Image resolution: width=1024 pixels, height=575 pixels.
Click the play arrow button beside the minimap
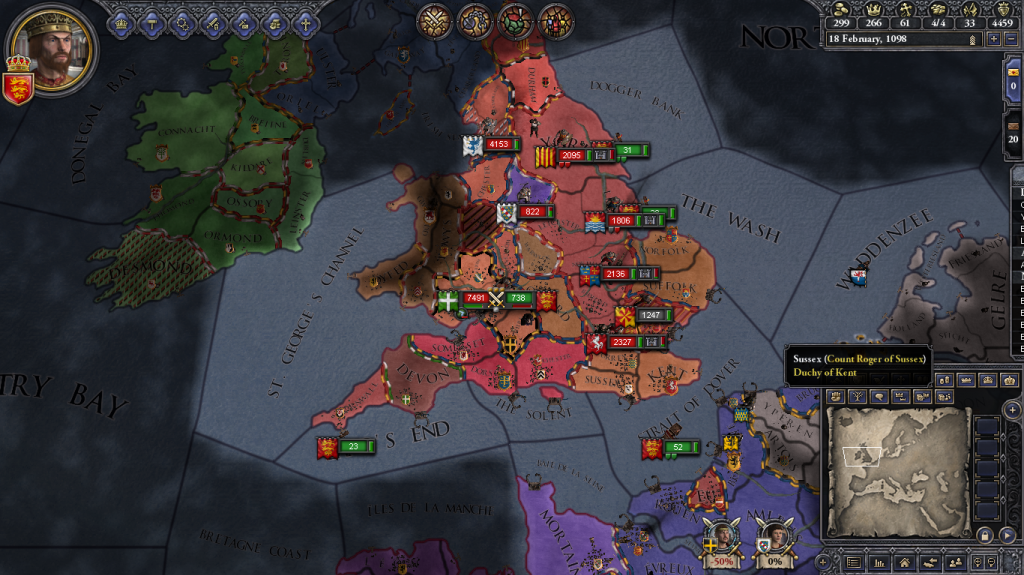coord(1006,536)
